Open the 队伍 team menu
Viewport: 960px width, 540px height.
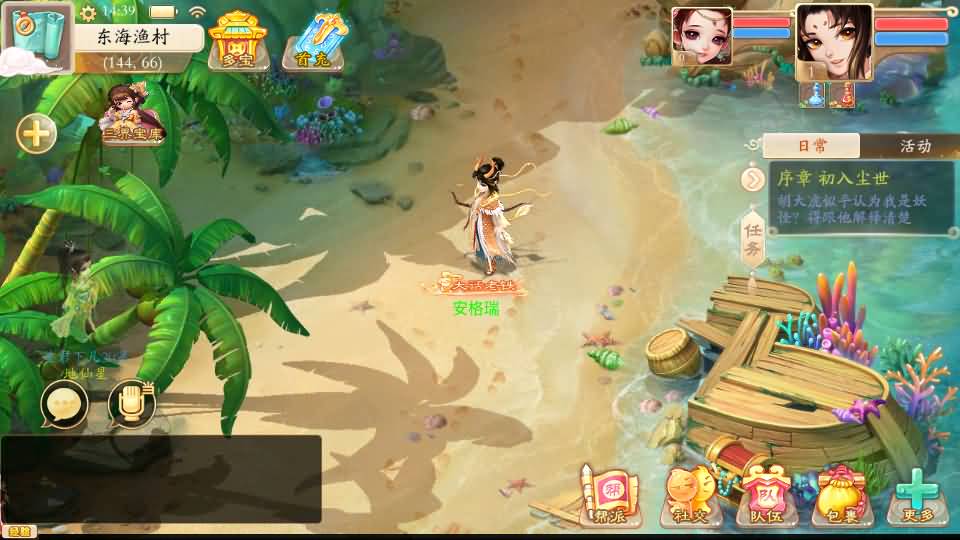765,497
